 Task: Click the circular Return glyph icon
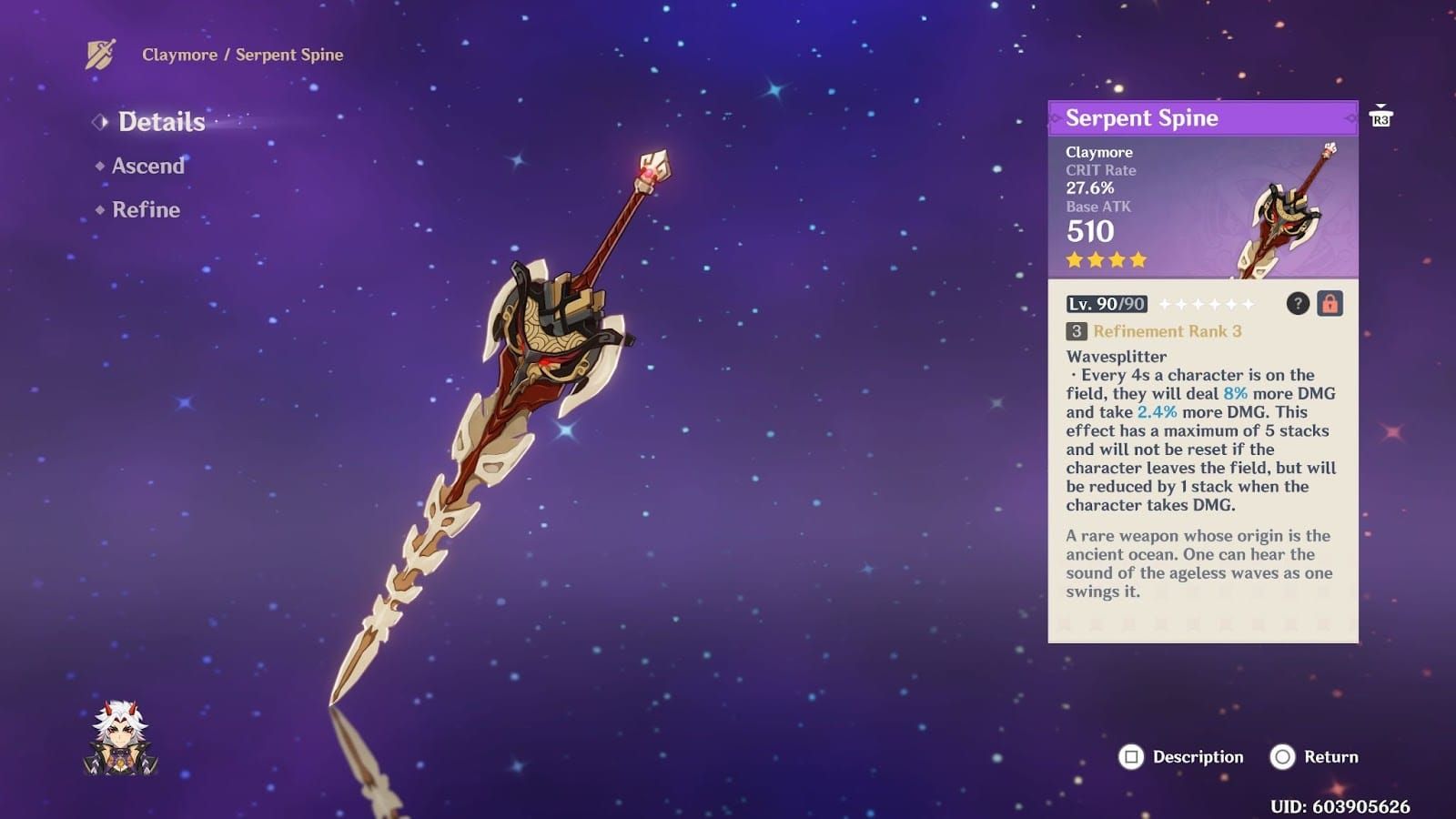click(1284, 756)
